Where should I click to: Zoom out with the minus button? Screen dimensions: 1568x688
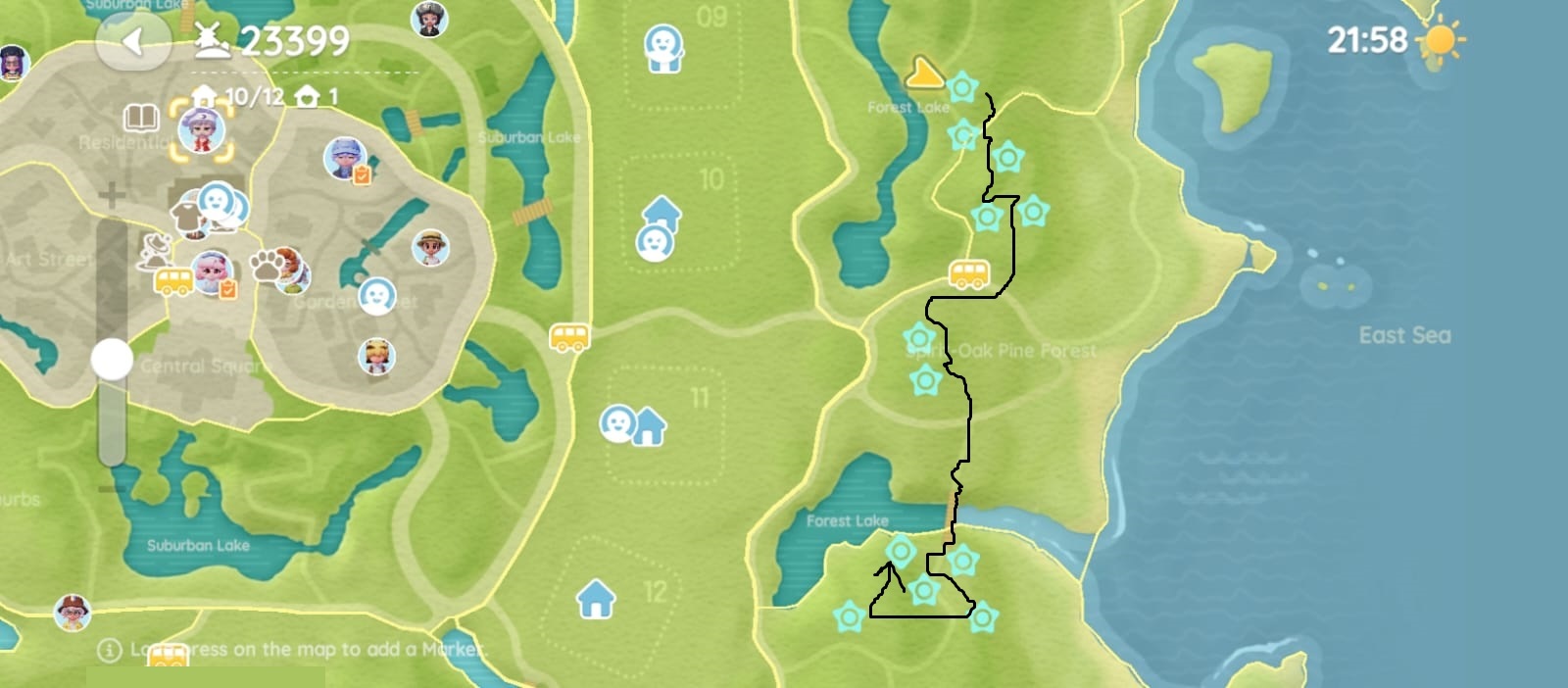pyautogui.click(x=112, y=487)
